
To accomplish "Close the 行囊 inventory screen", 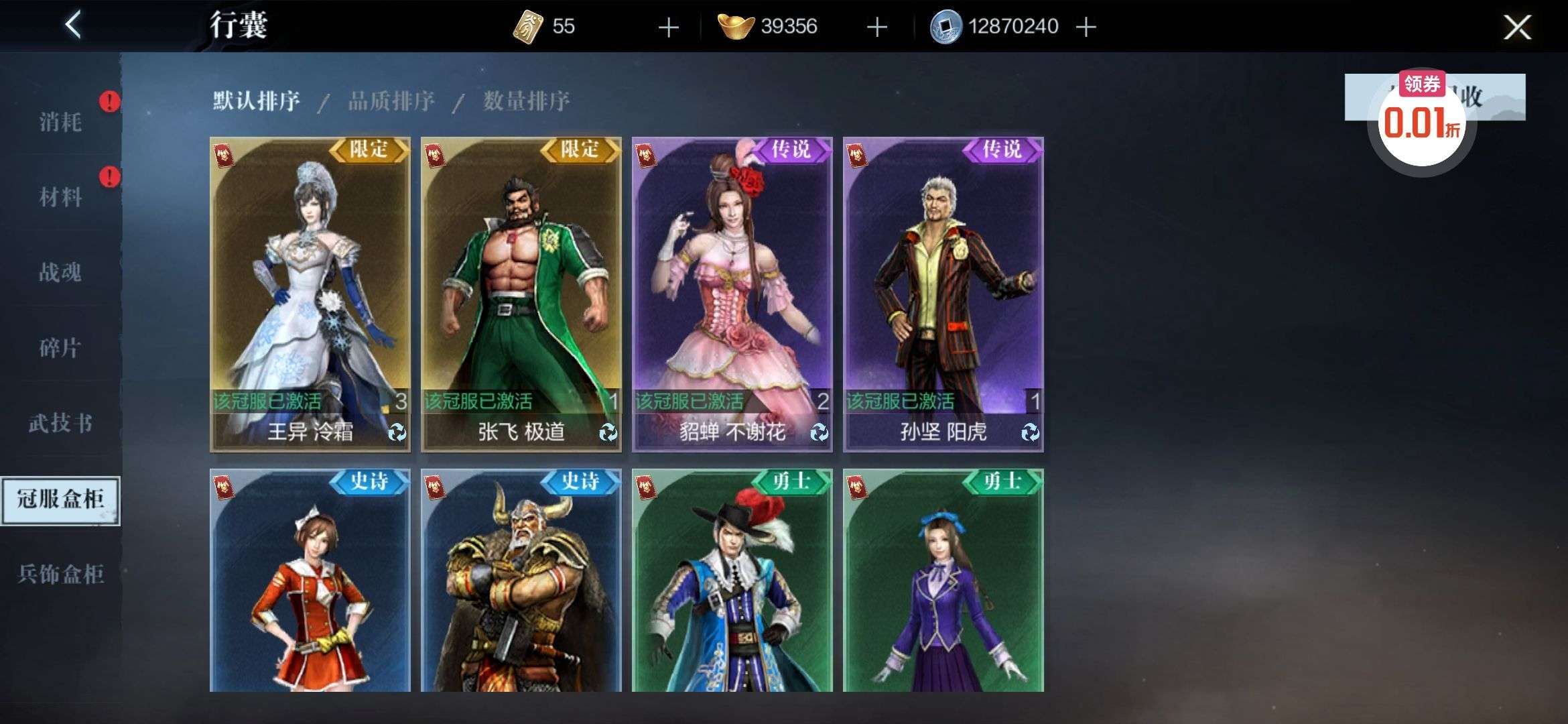I will point(1516,27).
